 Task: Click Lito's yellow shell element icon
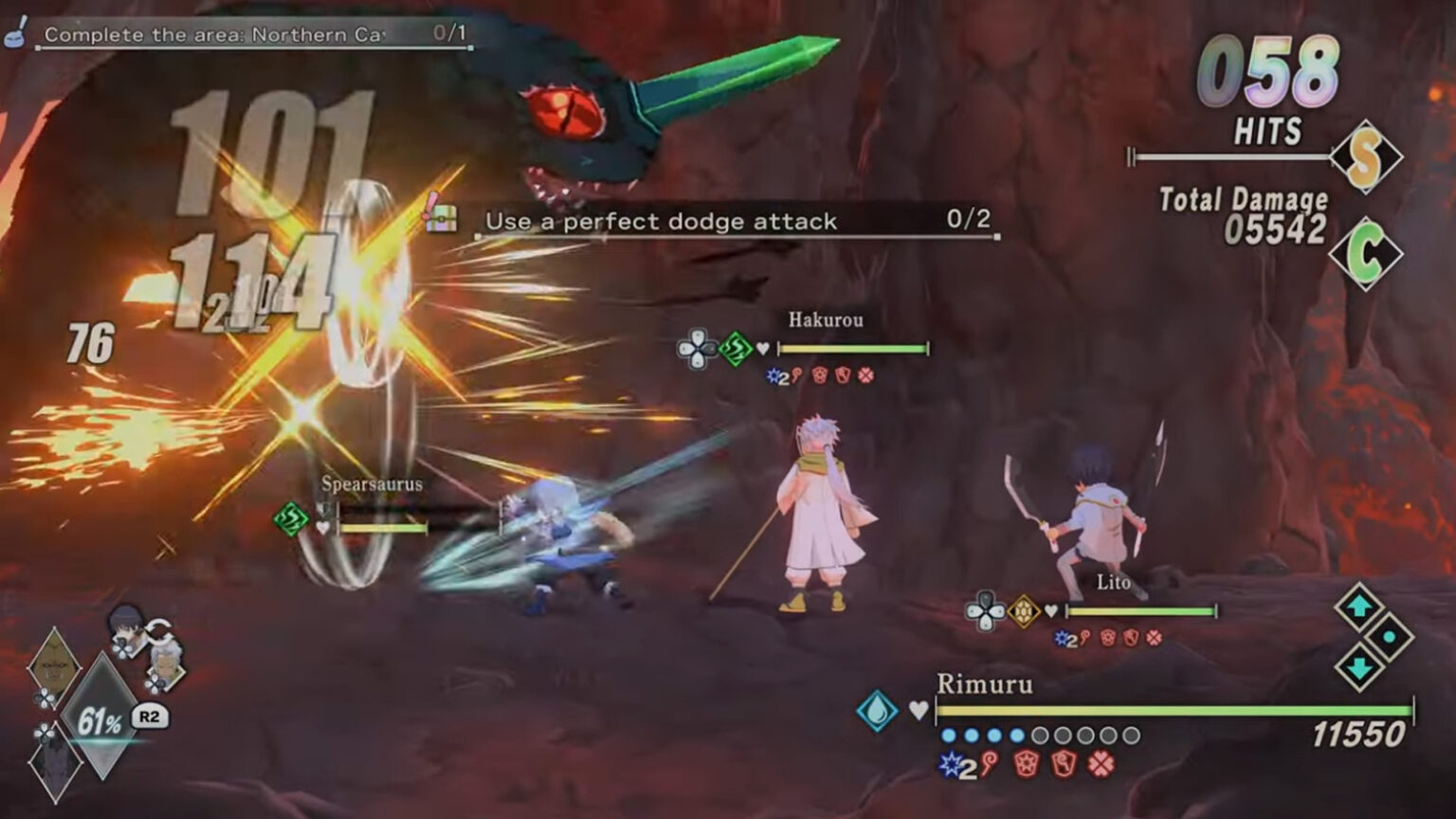1024,611
